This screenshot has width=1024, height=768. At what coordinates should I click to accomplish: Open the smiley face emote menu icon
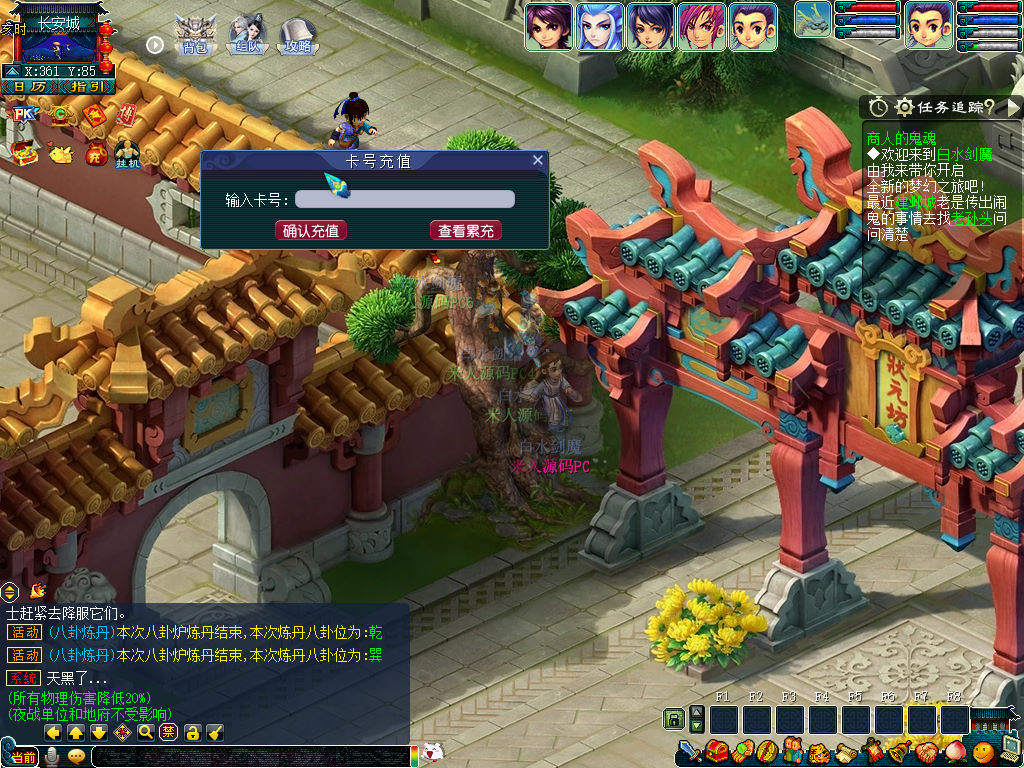984,750
